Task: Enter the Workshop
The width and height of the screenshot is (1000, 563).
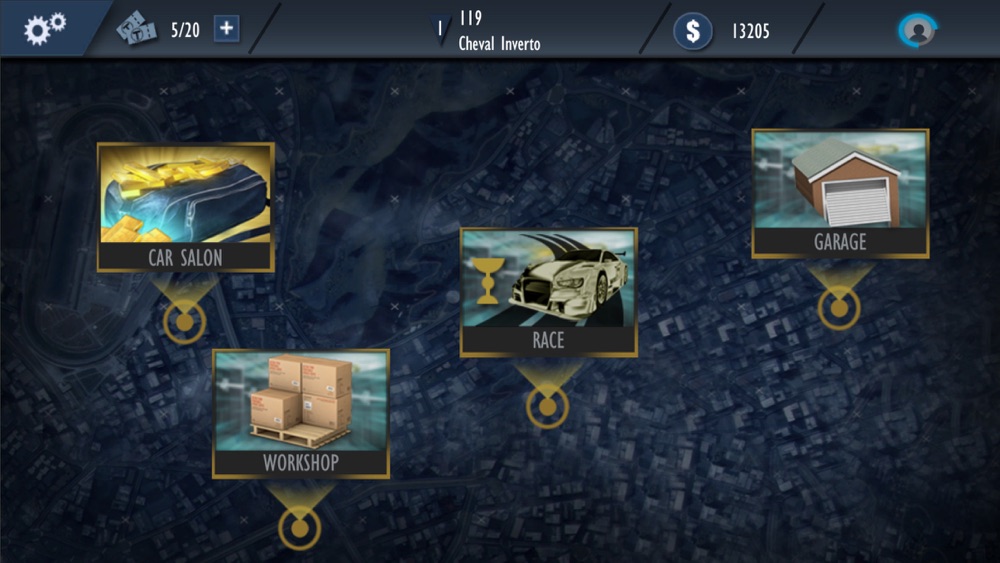Action: pos(301,413)
